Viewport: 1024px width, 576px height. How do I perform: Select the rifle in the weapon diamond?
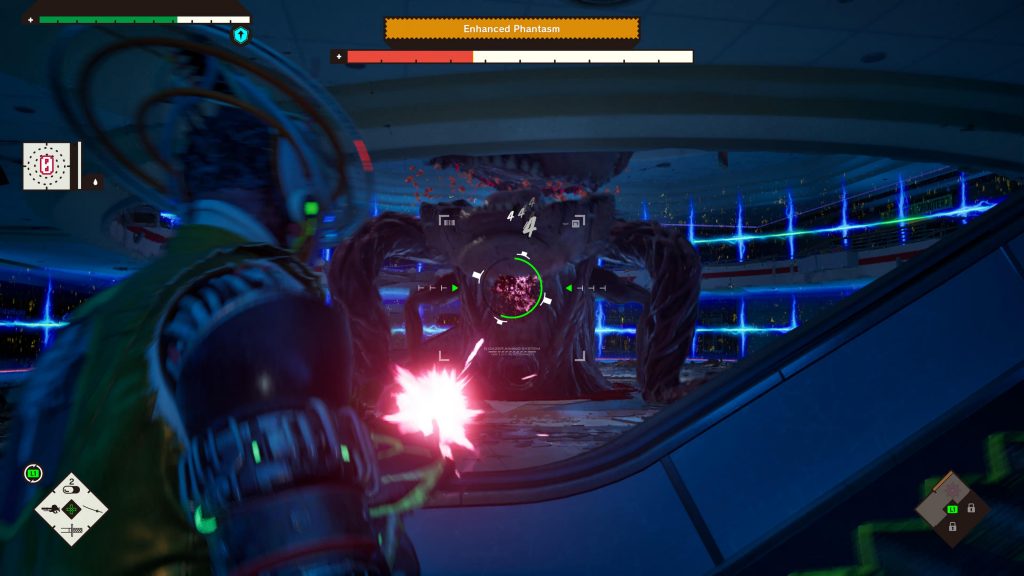pyautogui.click(x=49, y=510)
